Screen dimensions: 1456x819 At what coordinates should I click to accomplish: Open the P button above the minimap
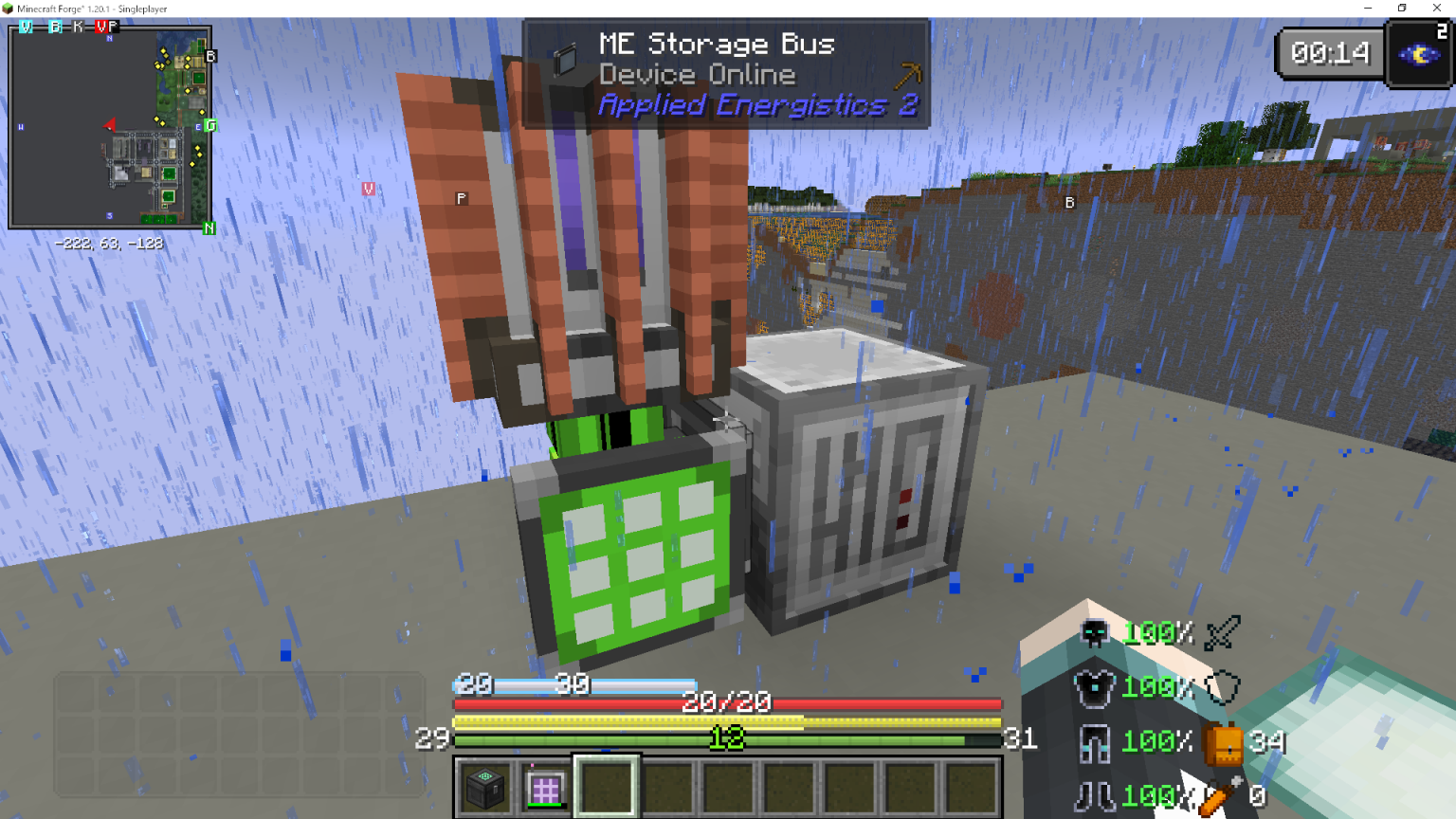[x=114, y=27]
